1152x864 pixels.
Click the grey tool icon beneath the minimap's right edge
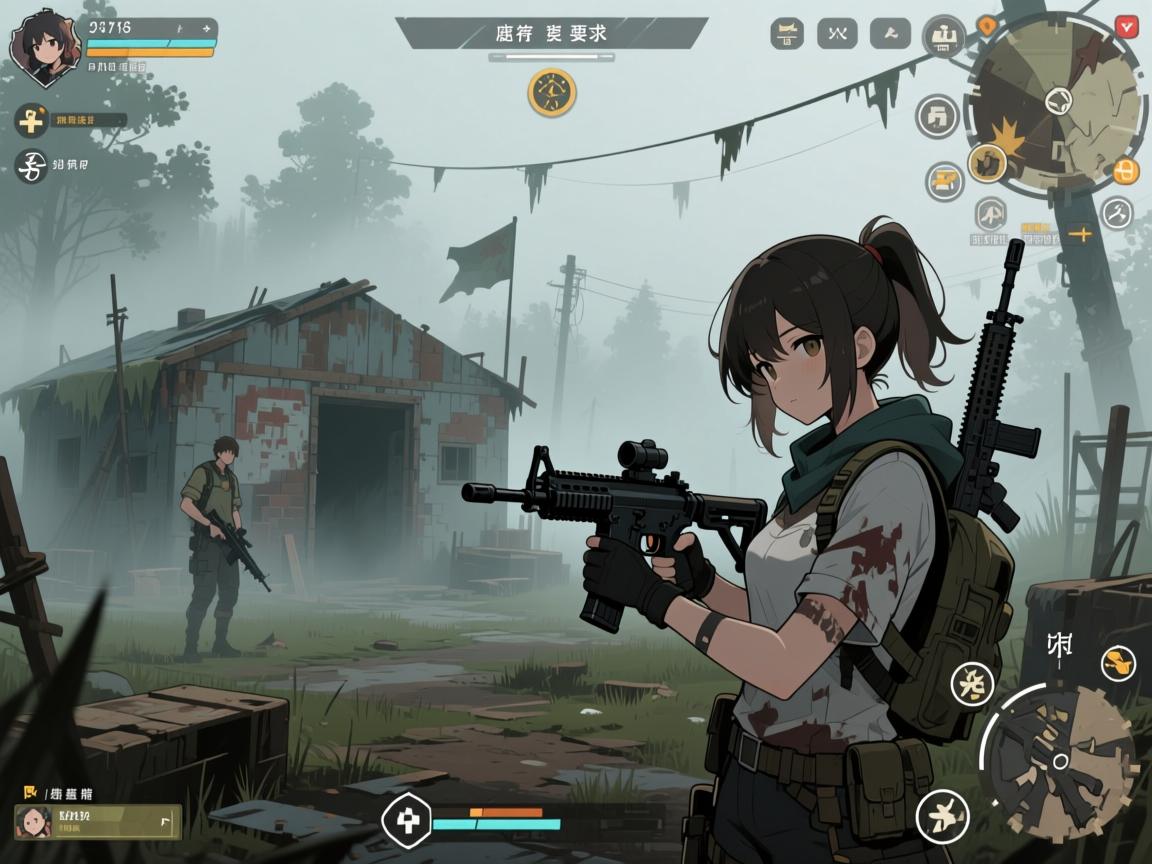point(1116,213)
